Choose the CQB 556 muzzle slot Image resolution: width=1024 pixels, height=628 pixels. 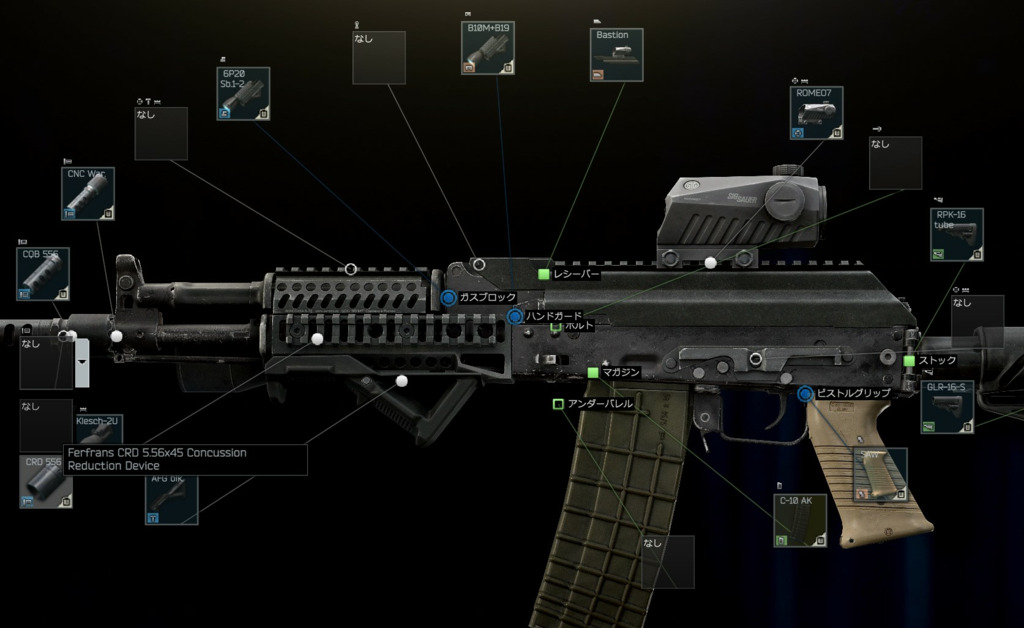click(43, 273)
